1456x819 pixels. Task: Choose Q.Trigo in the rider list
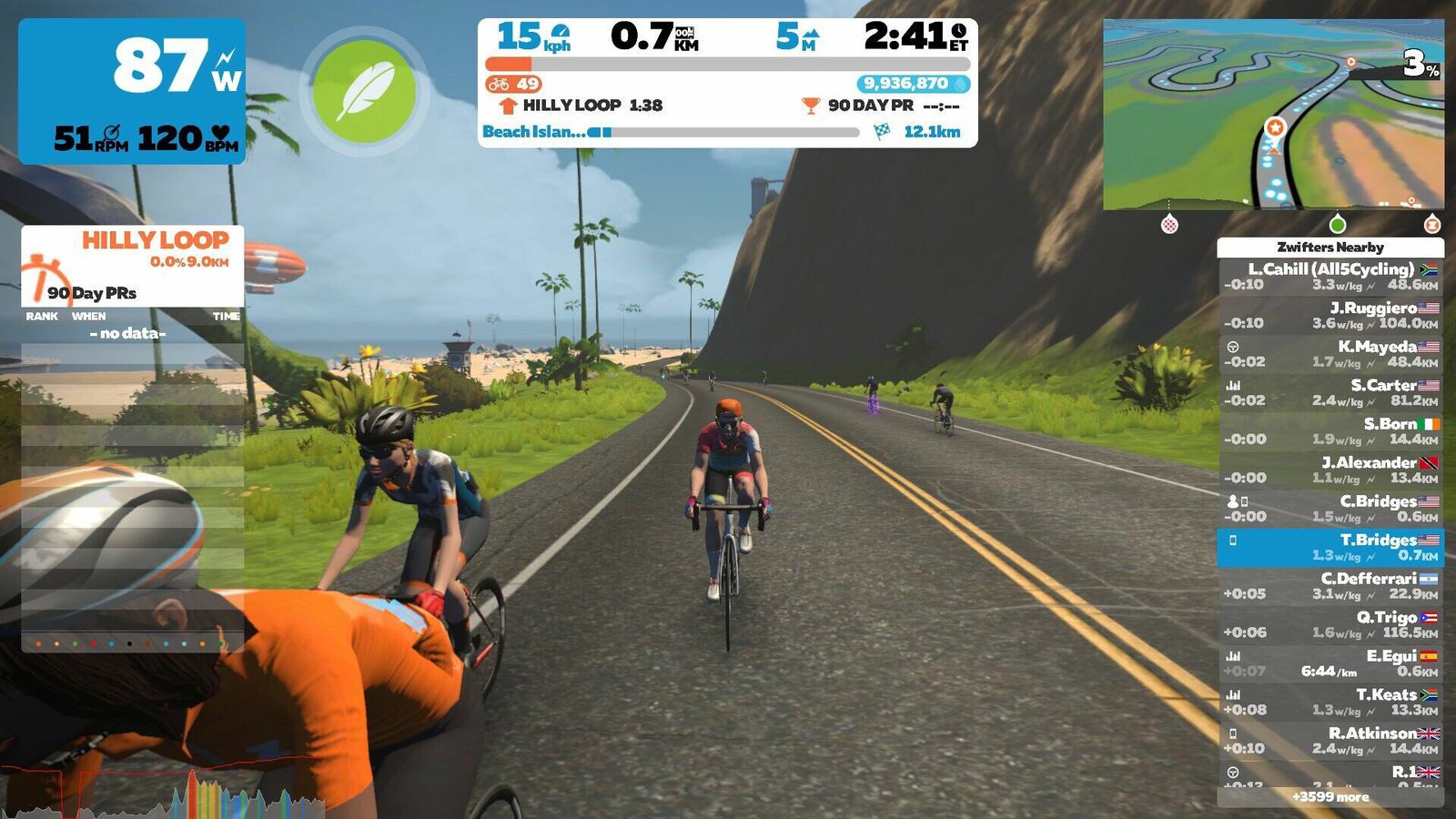1330,624
